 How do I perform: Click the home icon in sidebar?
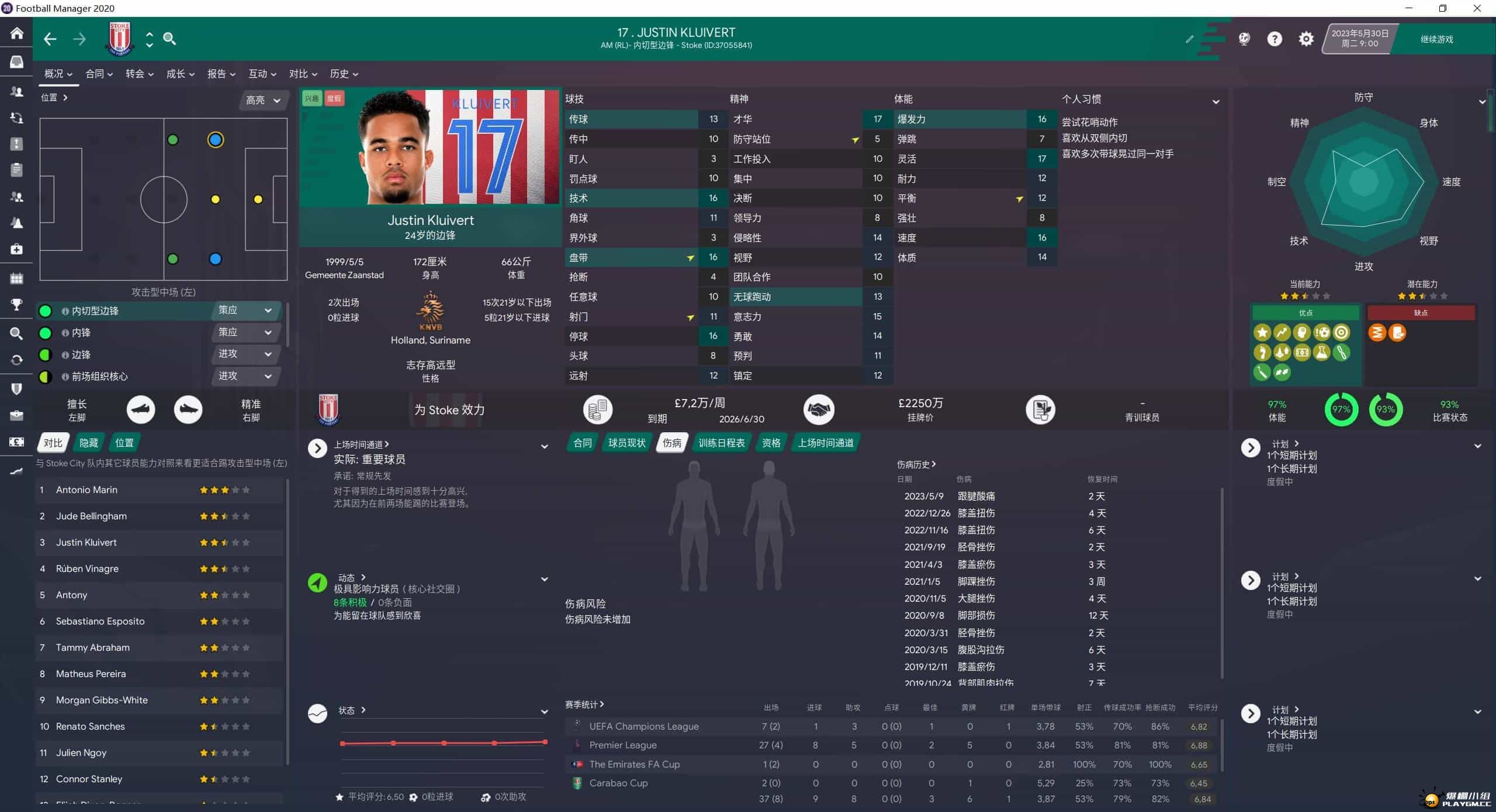point(16,33)
